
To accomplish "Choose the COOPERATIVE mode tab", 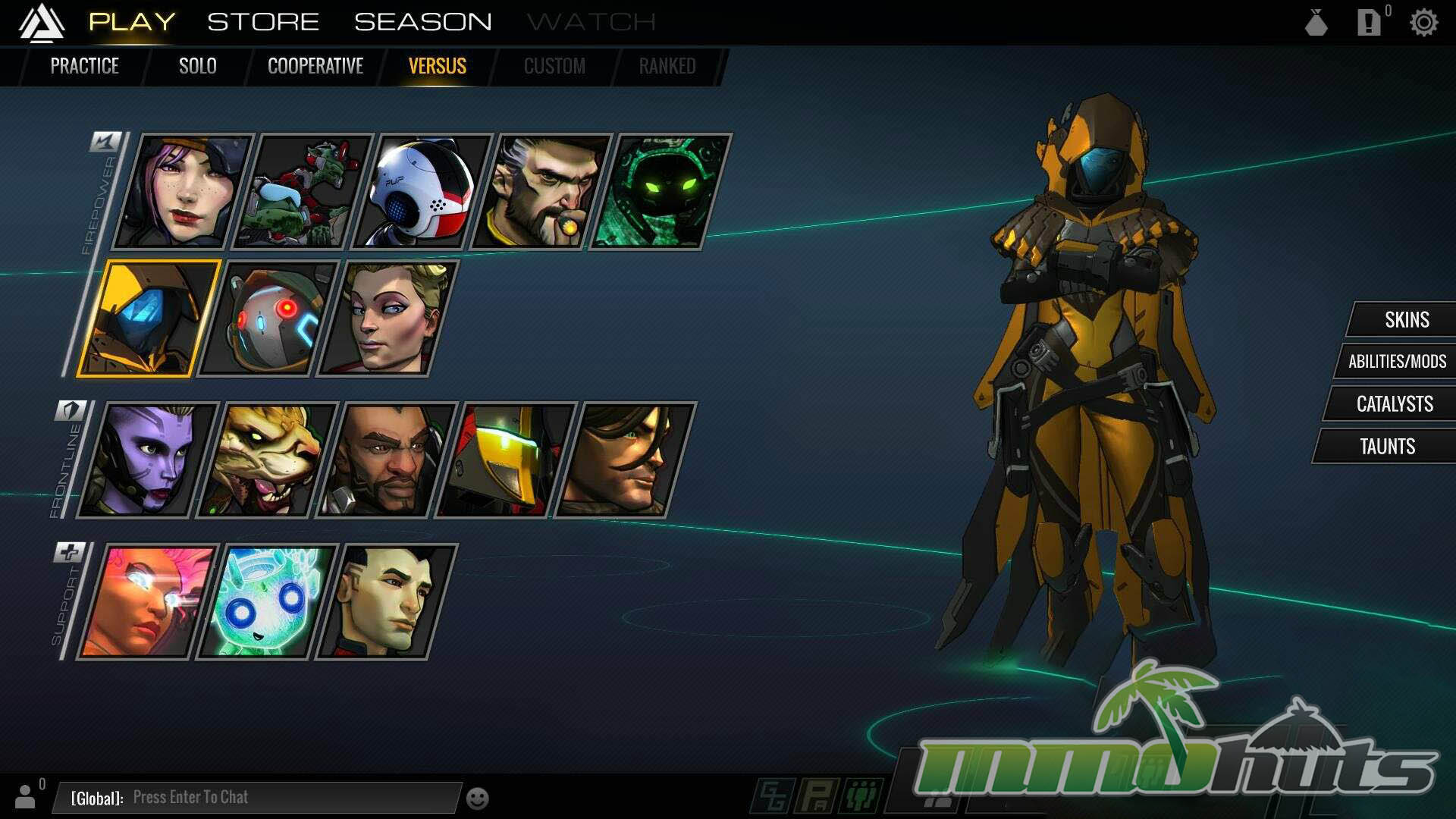I will point(315,66).
